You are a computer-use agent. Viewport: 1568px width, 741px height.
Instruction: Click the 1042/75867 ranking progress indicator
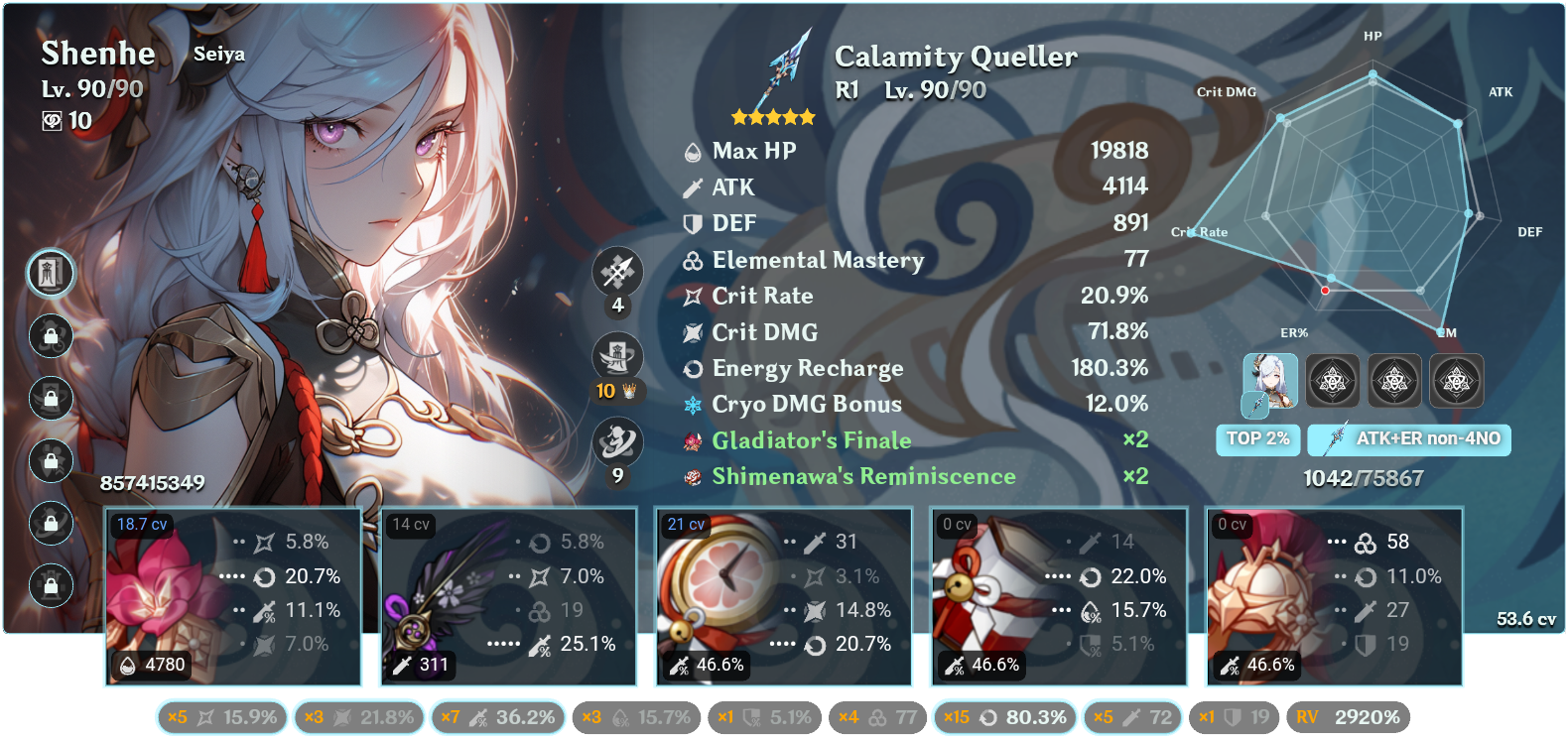1362,477
